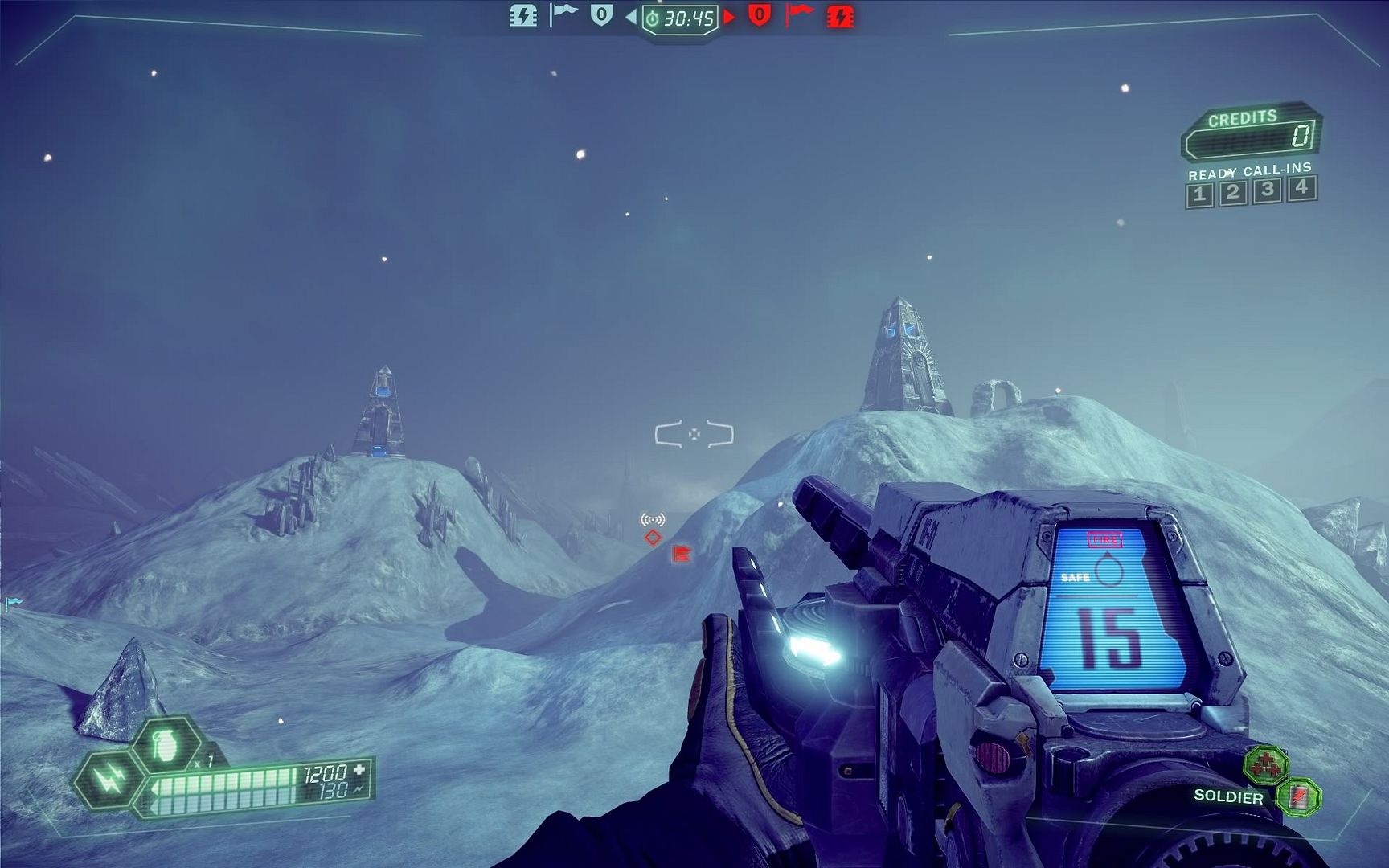Choose call-in slot number 3
Viewport: 1389px width, 868px height.
(1268, 190)
